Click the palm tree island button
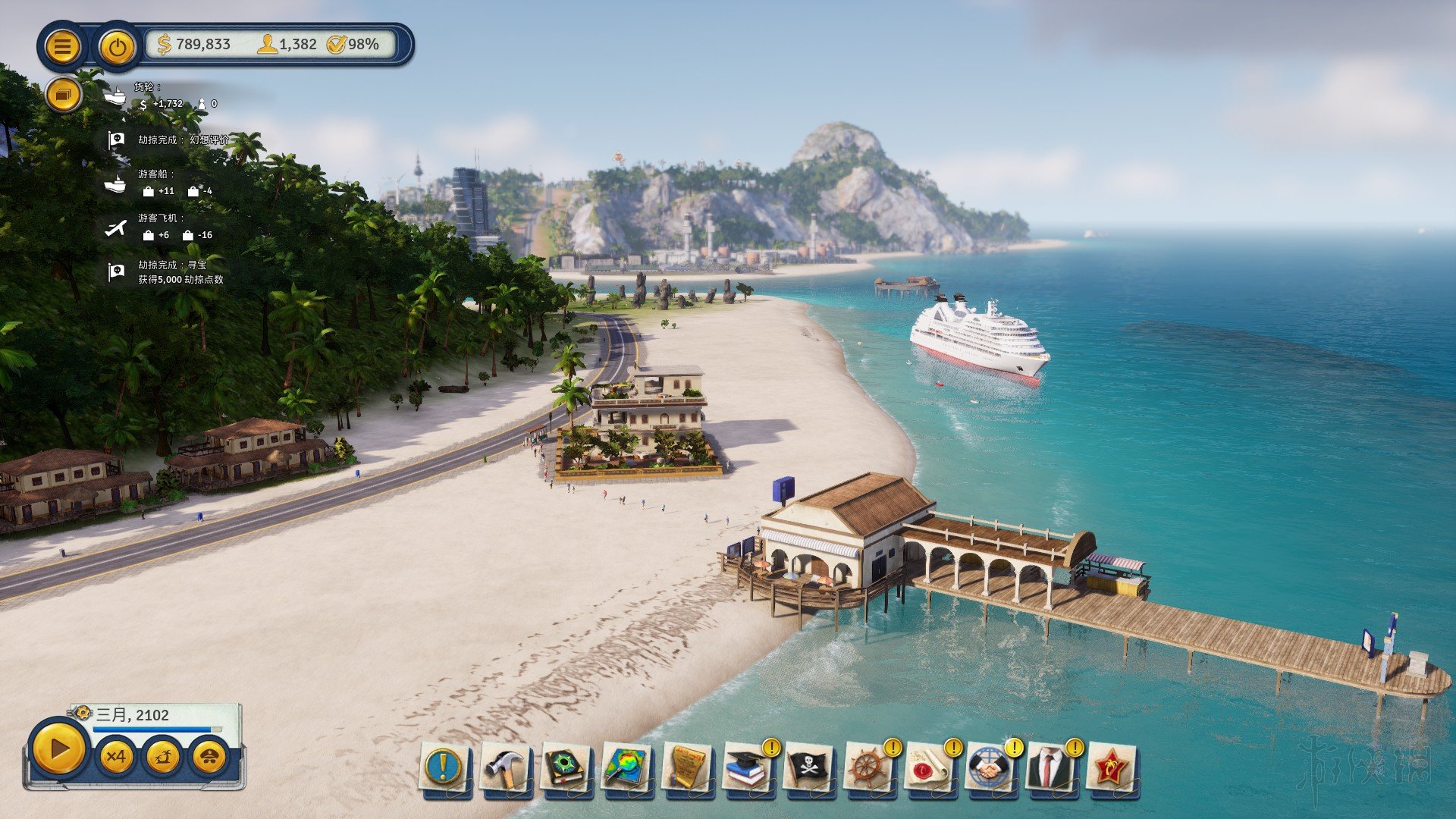Screen dimensions: 1456x819 (163, 756)
